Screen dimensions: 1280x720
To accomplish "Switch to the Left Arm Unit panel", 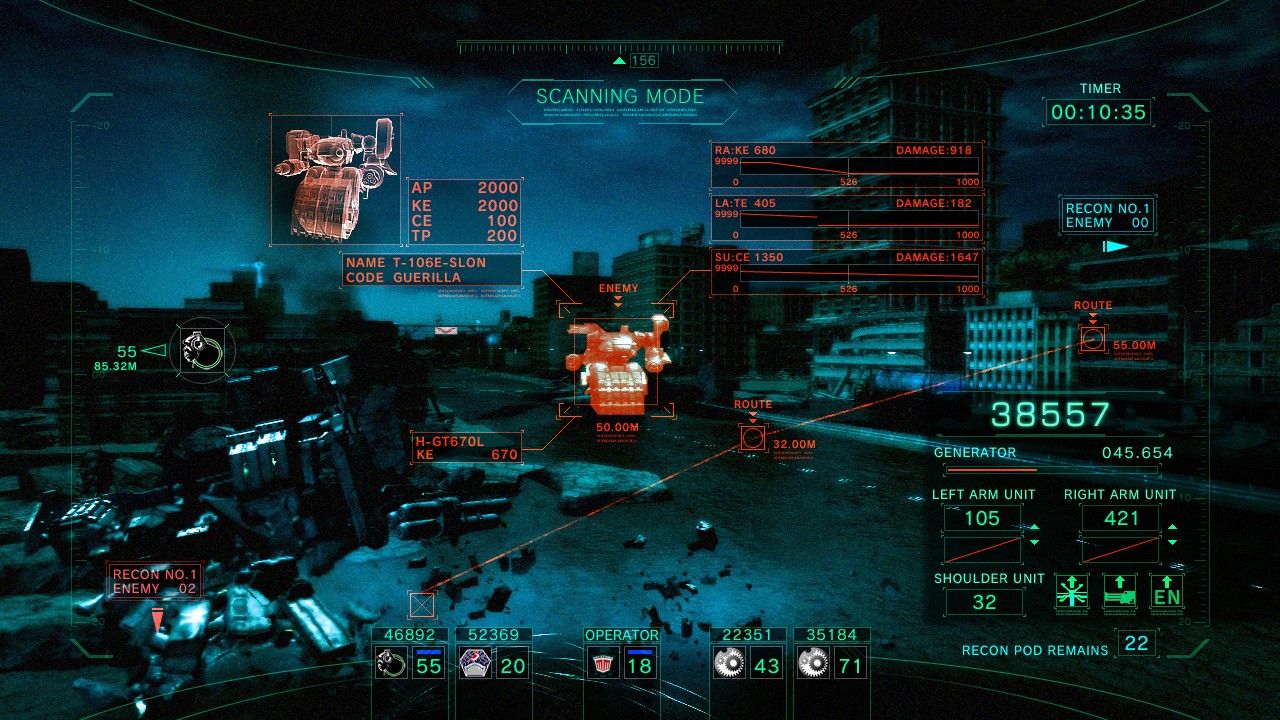I will coord(983,518).
